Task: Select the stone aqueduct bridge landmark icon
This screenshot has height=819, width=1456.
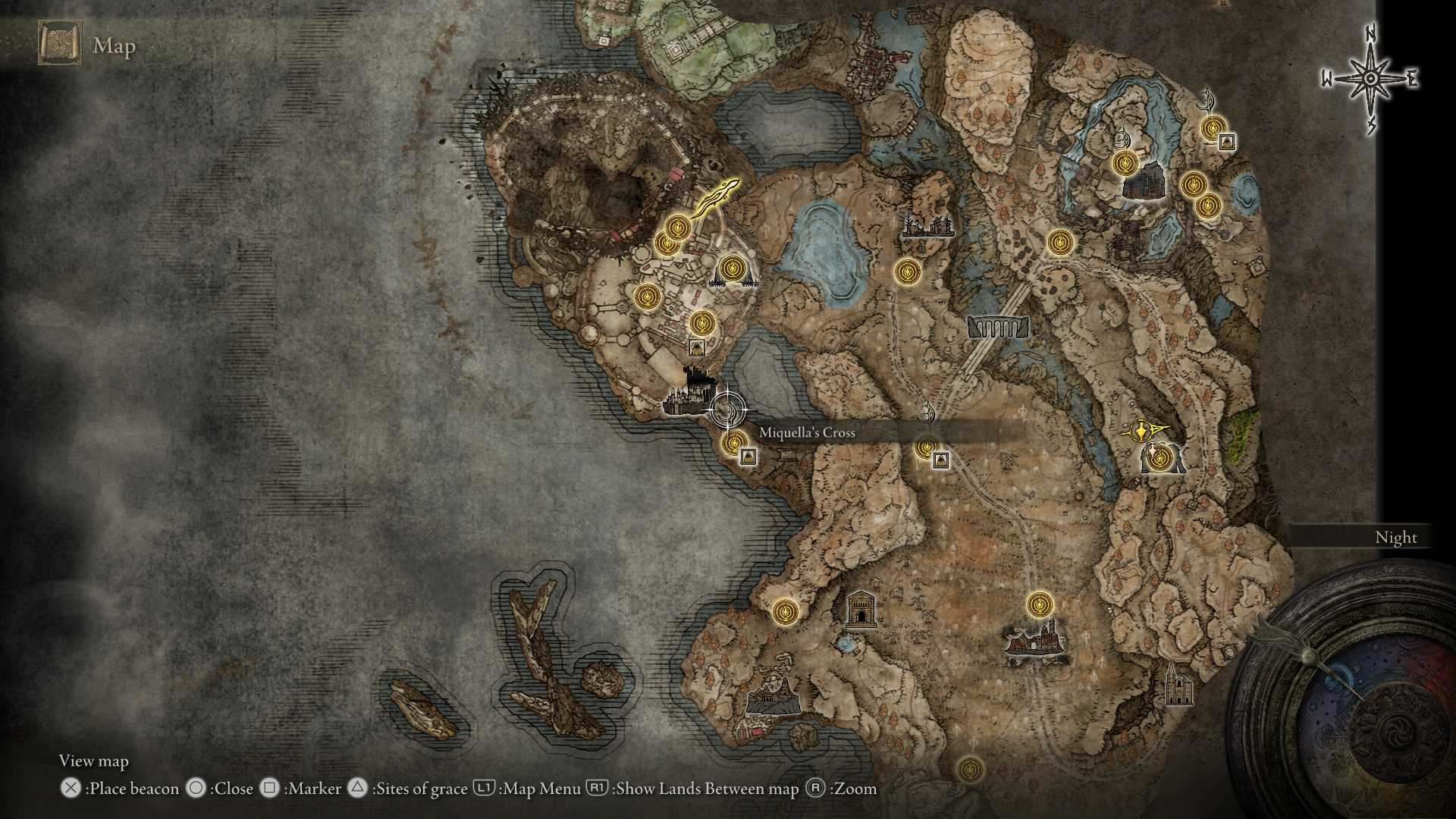Action: 997,327
